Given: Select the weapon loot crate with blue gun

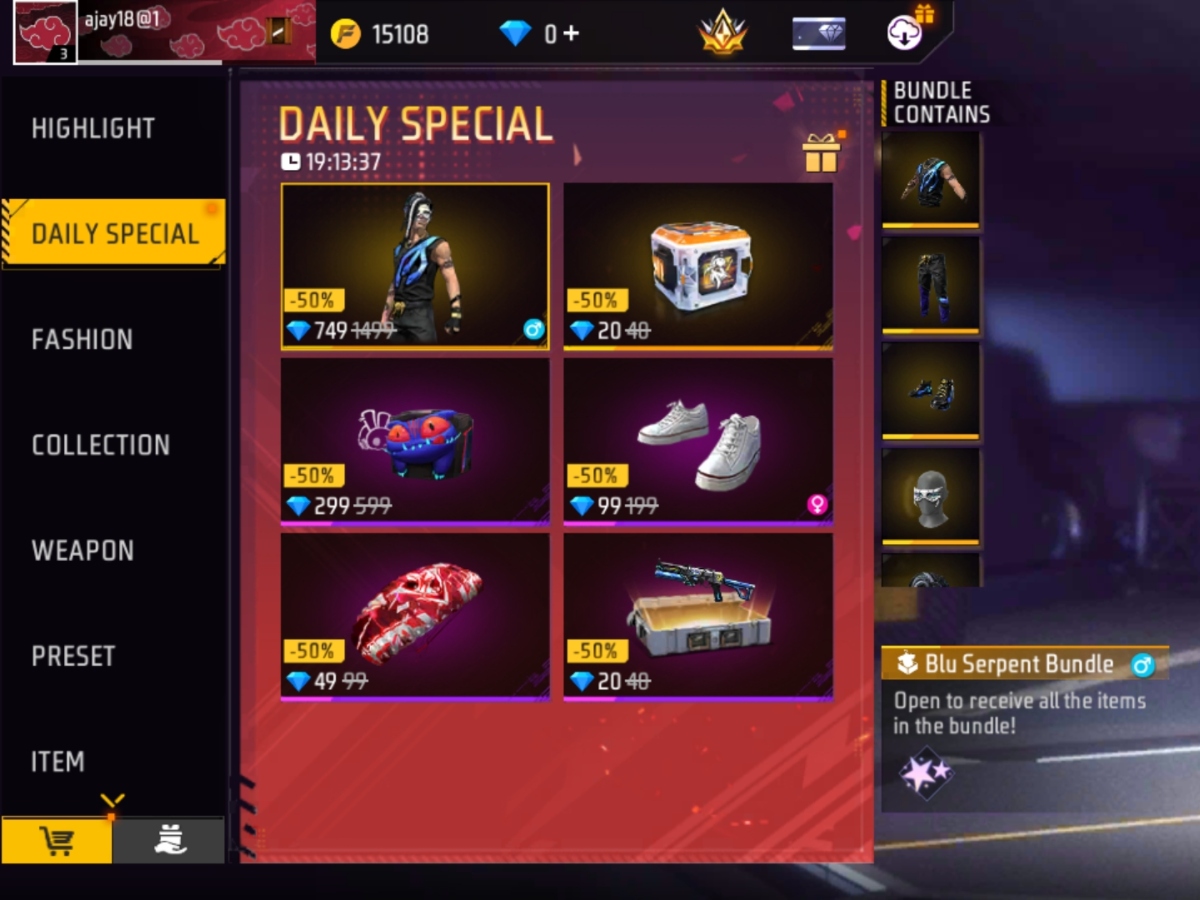Looking at the screenshot, I should pos(698,615).
